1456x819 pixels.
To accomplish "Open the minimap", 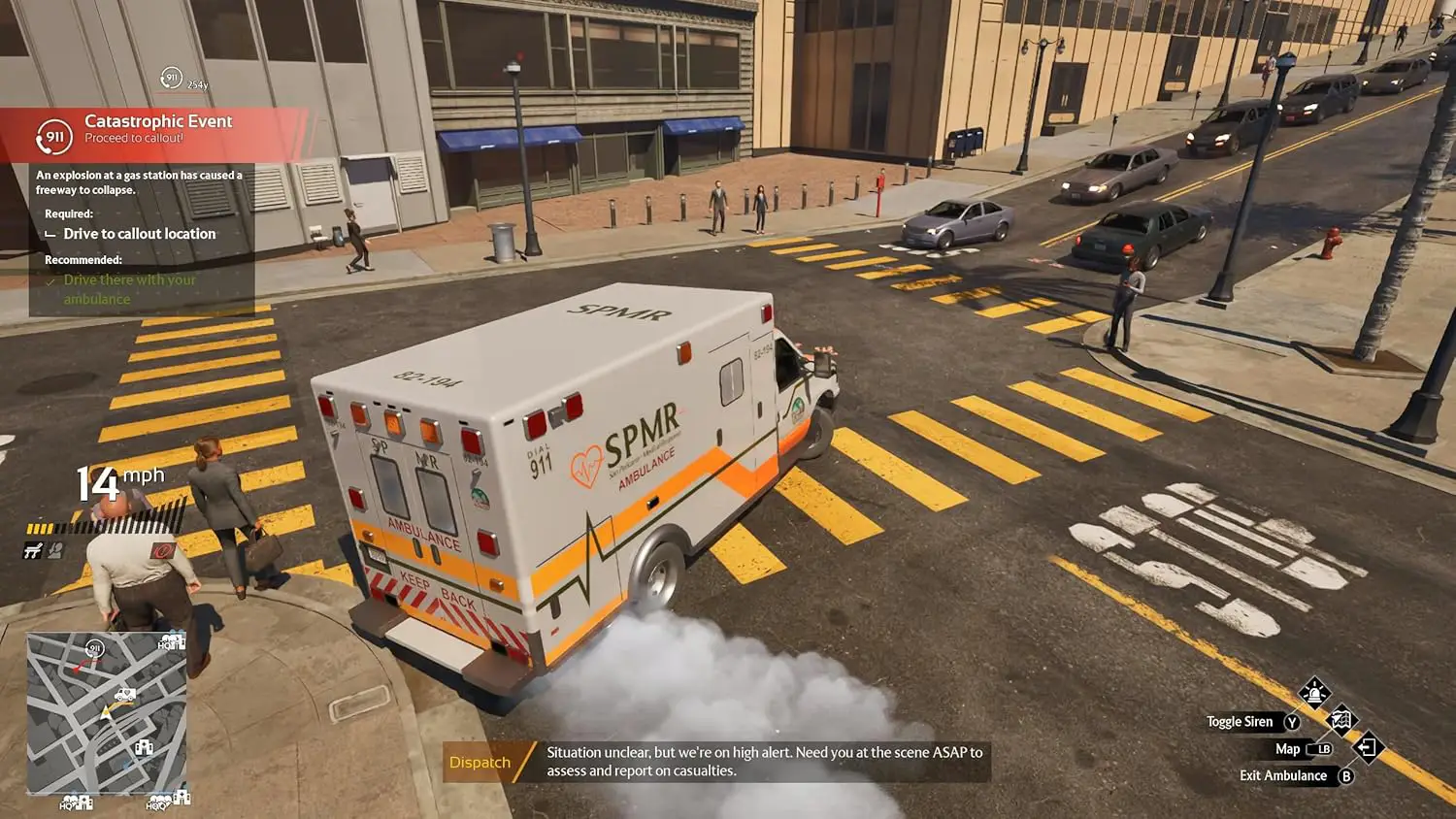I will (106, 713).
